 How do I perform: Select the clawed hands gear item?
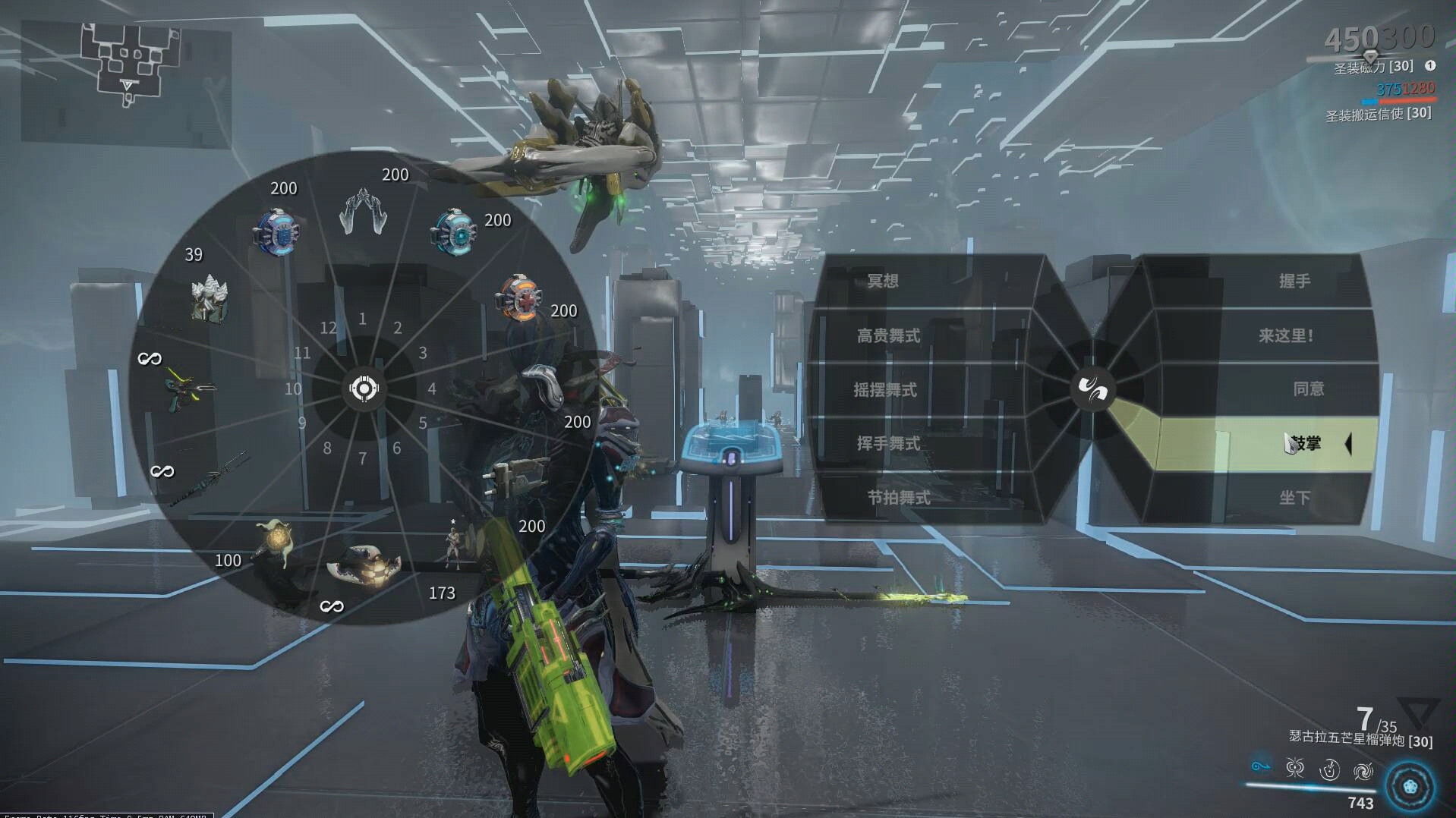[363, 212]
